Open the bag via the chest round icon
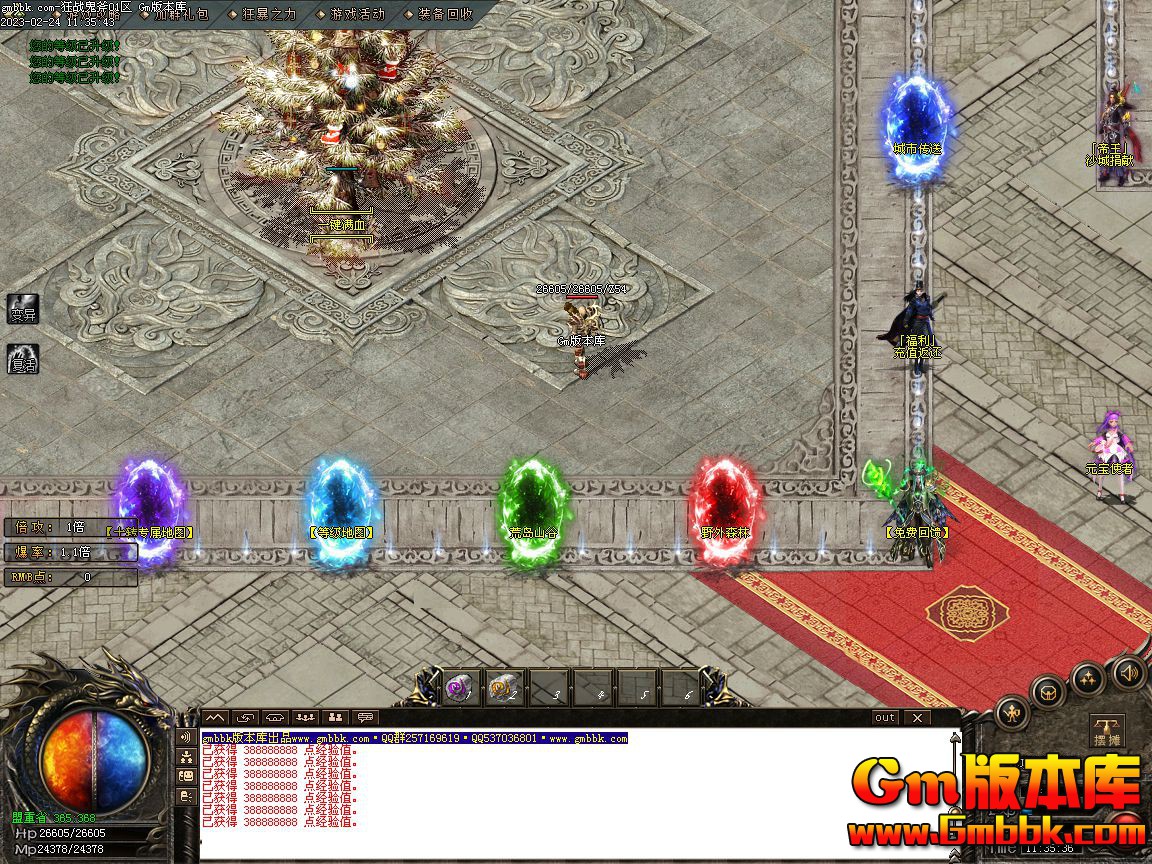The image size is (1152, 864). point(1048,691)
